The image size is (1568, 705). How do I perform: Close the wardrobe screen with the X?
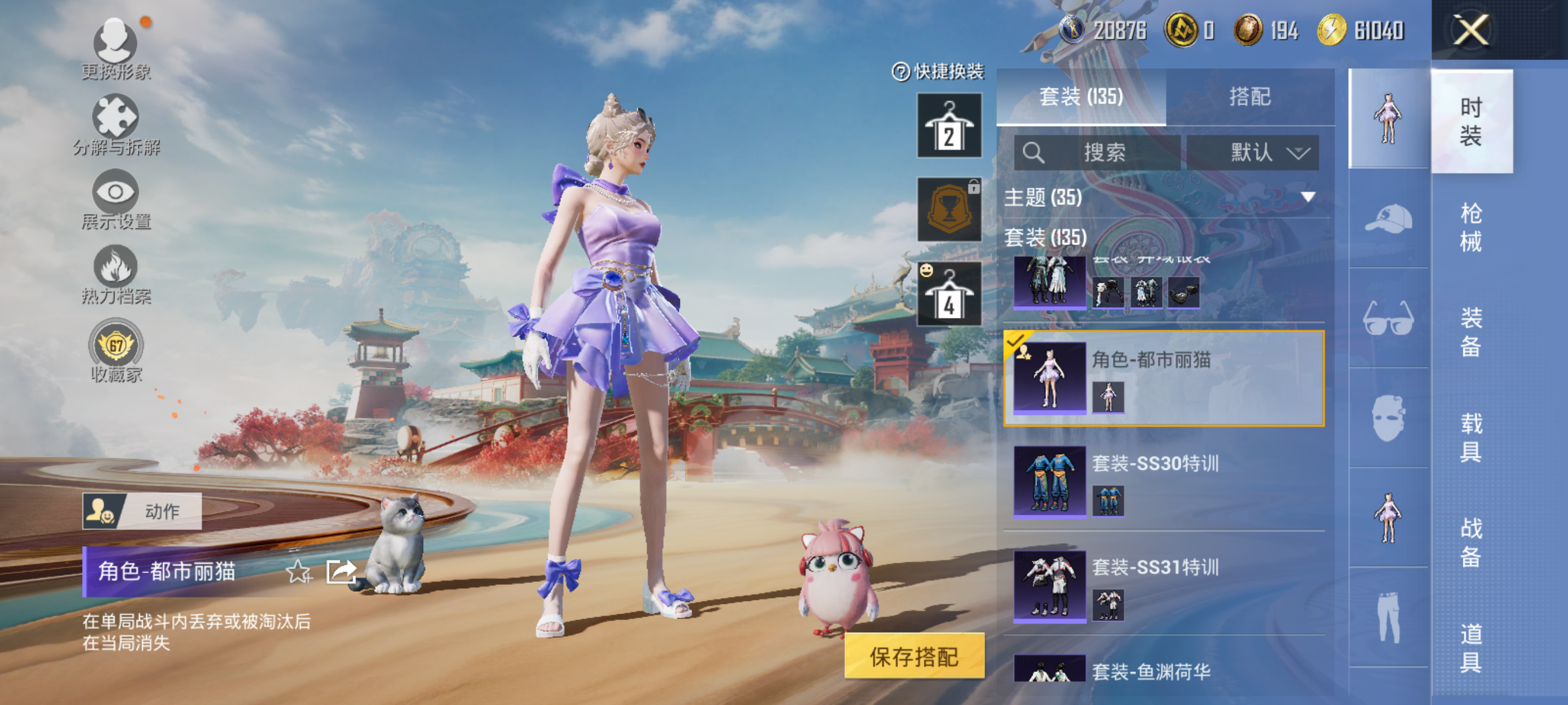[1471, 31]
